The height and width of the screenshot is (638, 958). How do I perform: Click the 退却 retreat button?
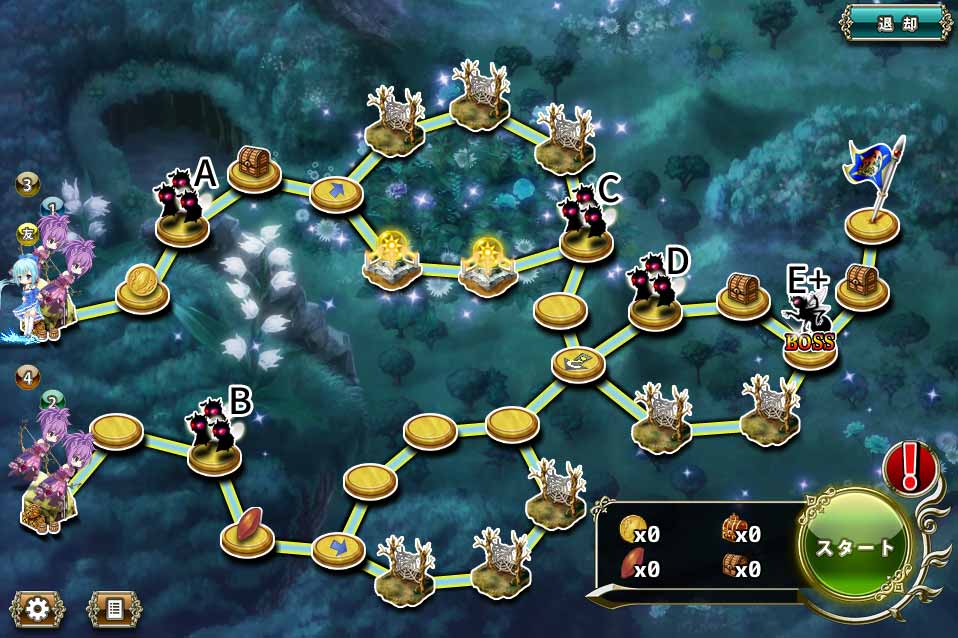[896, 21]
